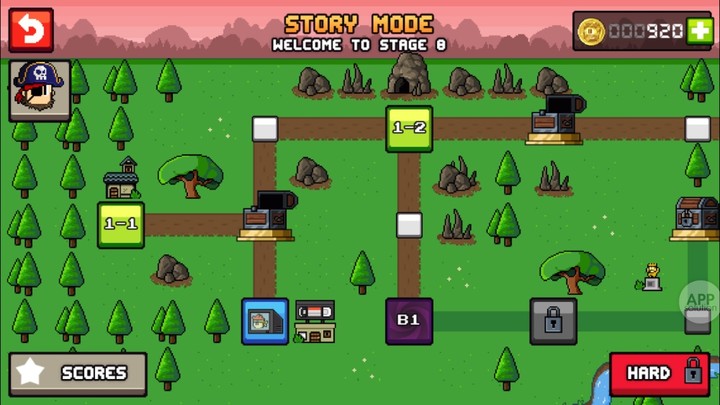The image size is (720, 405).
Task: Open the pirate character portrait
Action: pos(40,90)
